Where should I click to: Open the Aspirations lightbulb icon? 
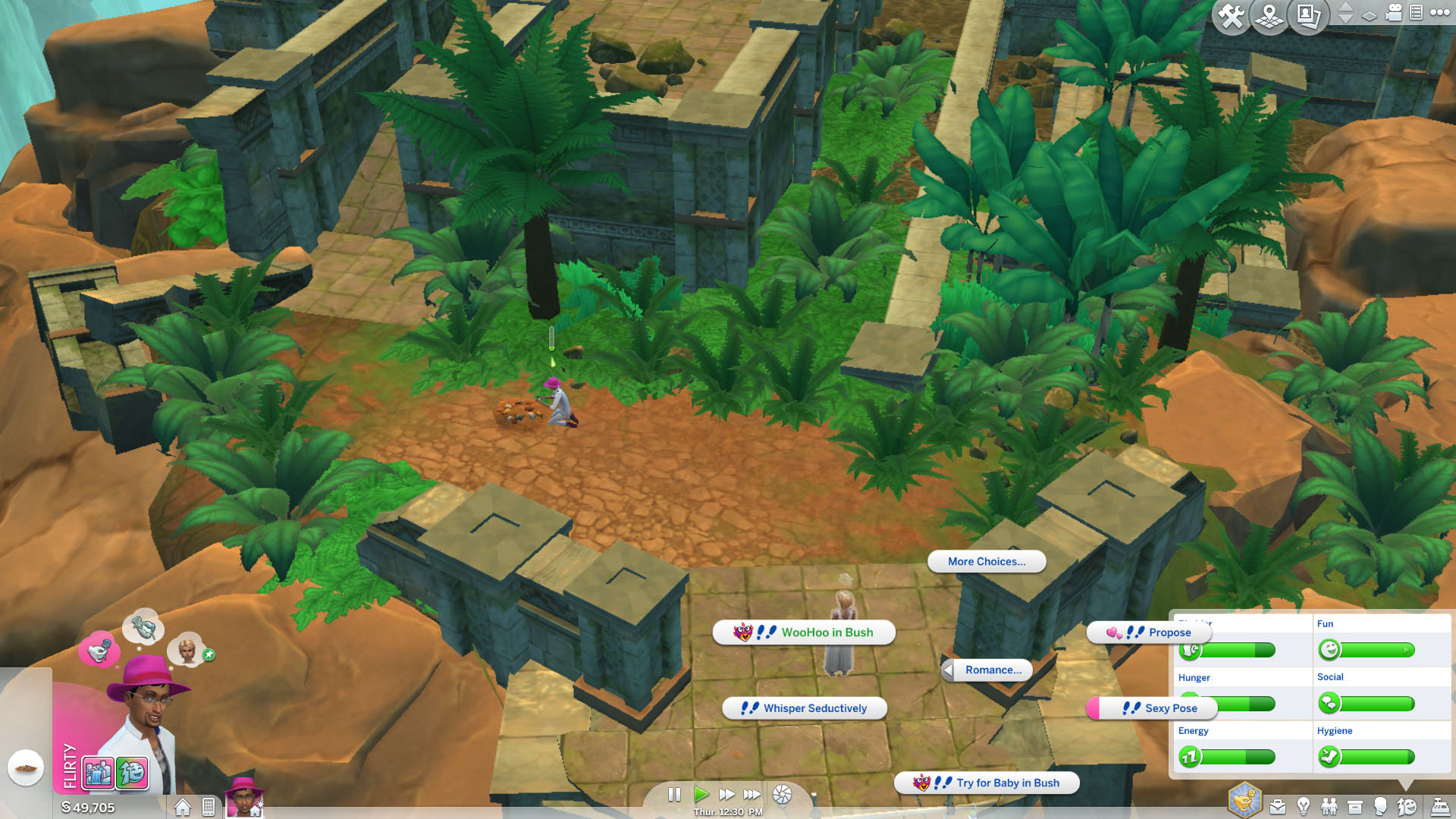pos(1303,805)
